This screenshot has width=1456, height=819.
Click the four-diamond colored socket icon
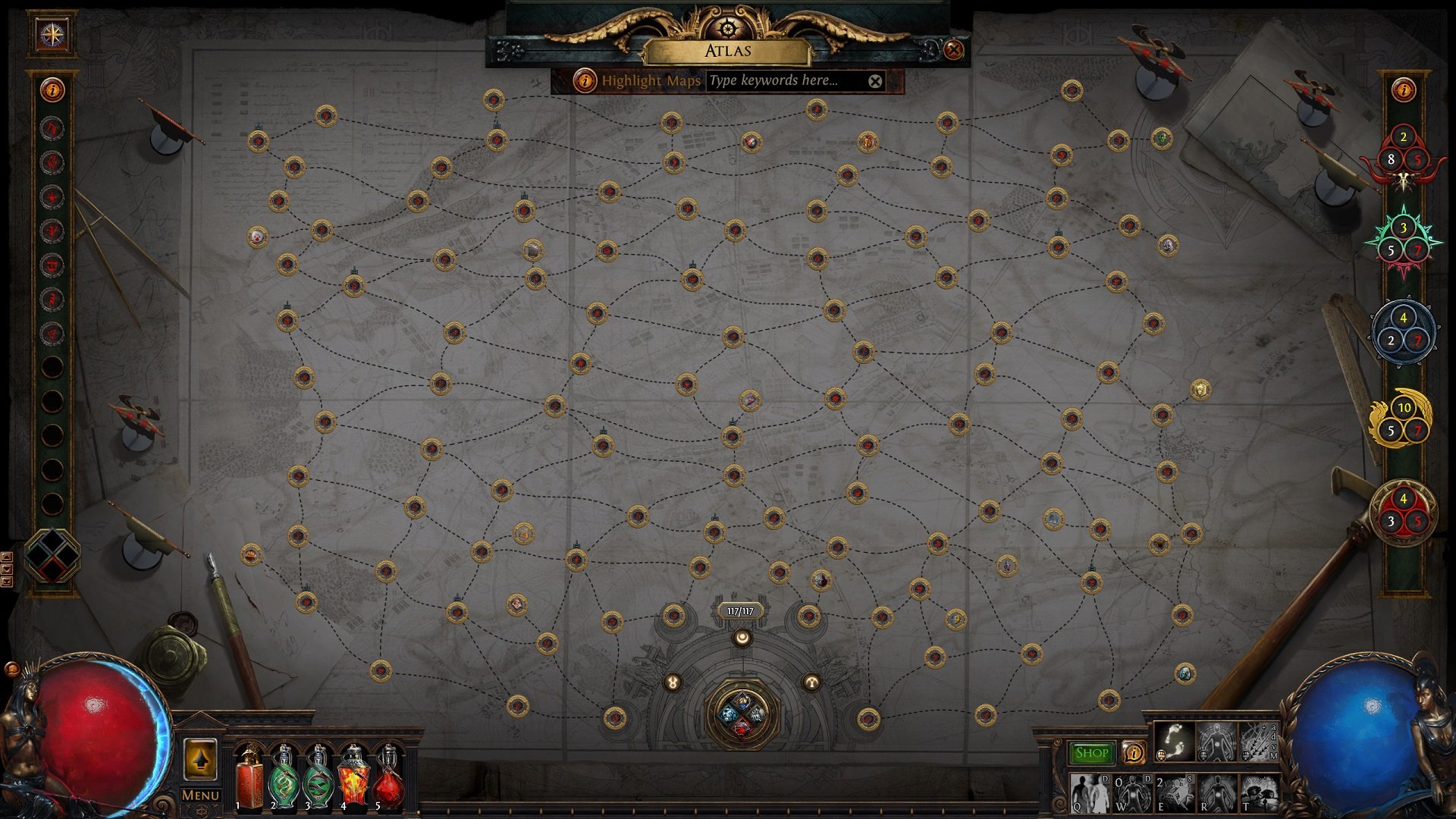point(52,556)
